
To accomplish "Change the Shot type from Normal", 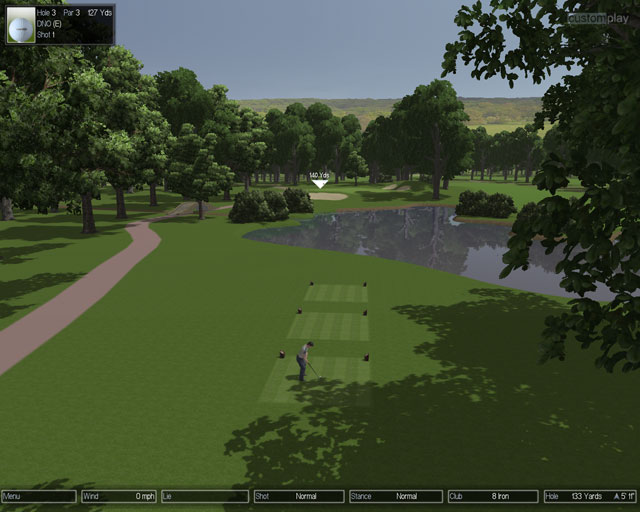I will pos(298,496).
